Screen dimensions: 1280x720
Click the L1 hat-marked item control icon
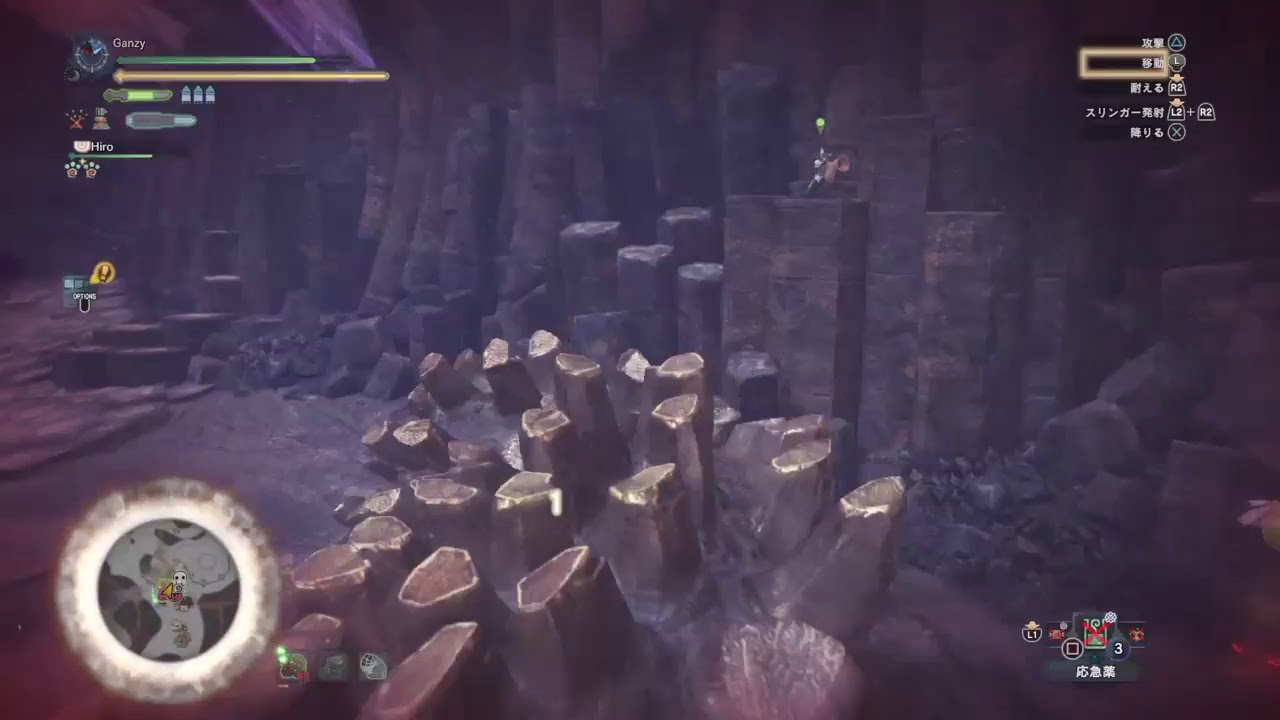pos(1032,634)
